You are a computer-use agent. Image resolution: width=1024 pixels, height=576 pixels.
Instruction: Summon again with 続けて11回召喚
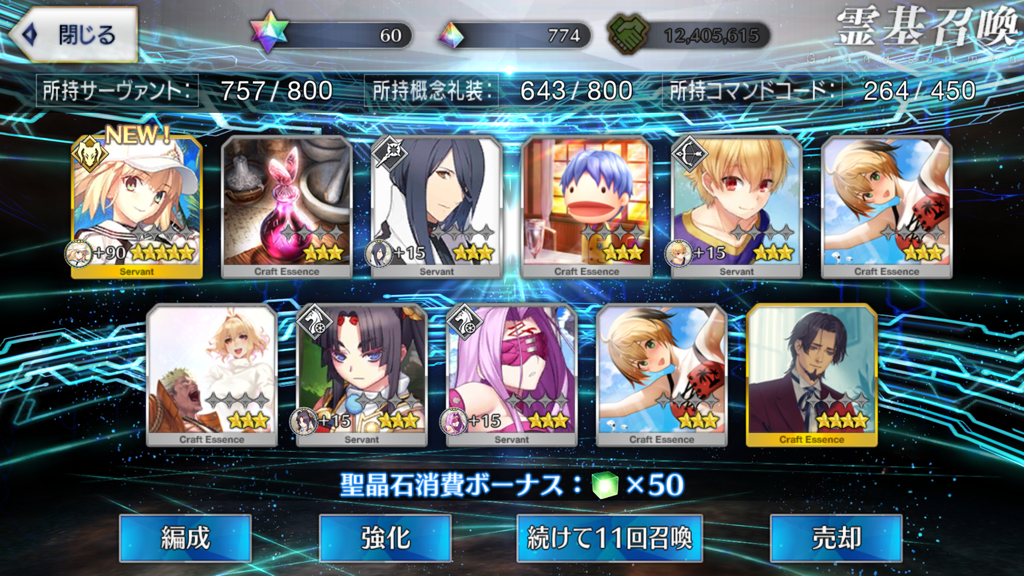pos(609,538)
